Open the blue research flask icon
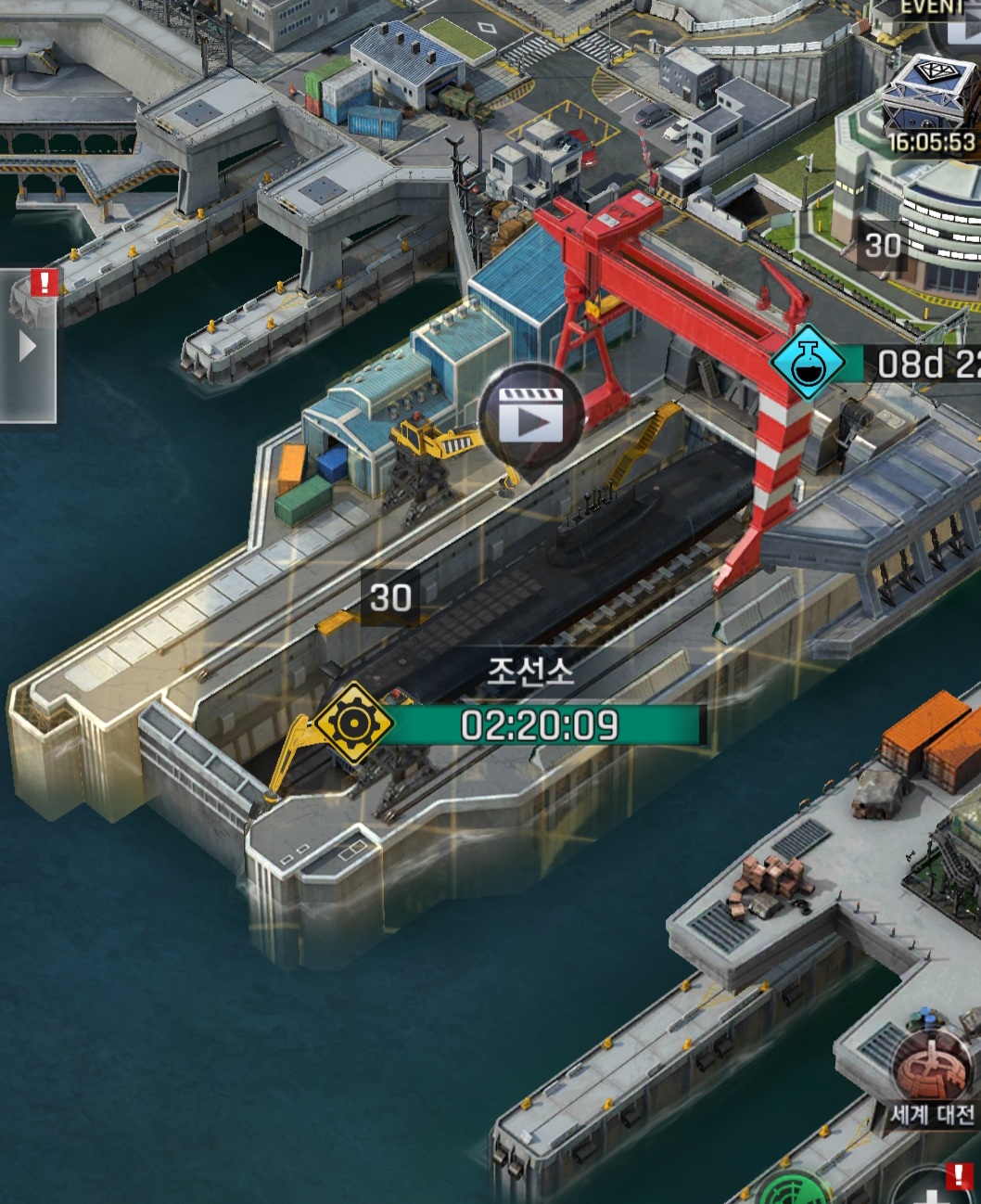981x1204 pixels. click(x=807, y=363)
